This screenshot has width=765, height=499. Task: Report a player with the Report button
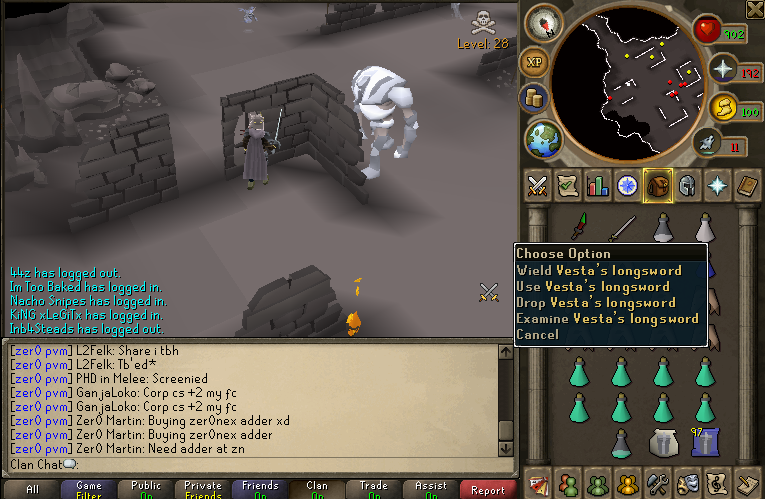tap(488, 490)
